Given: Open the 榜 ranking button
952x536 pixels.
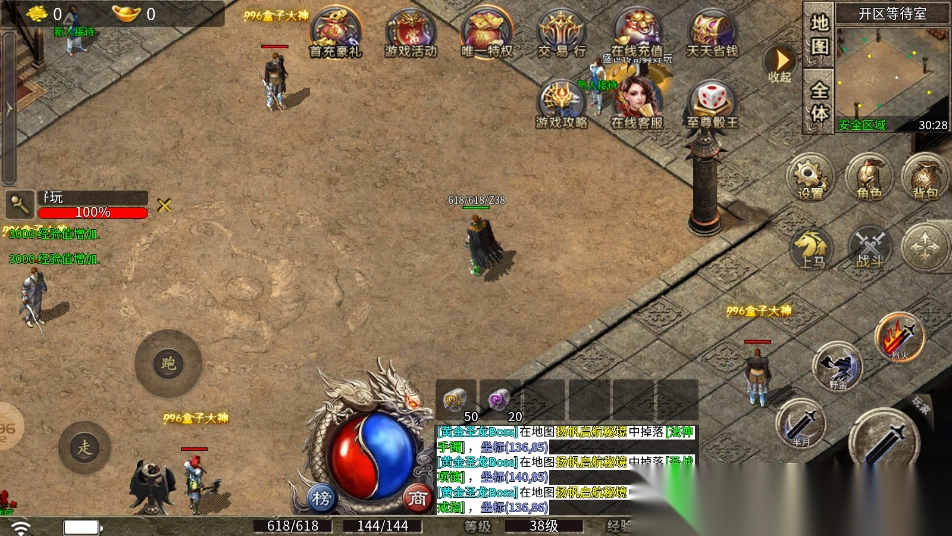Looking at the screenshot, I should 322,497.
